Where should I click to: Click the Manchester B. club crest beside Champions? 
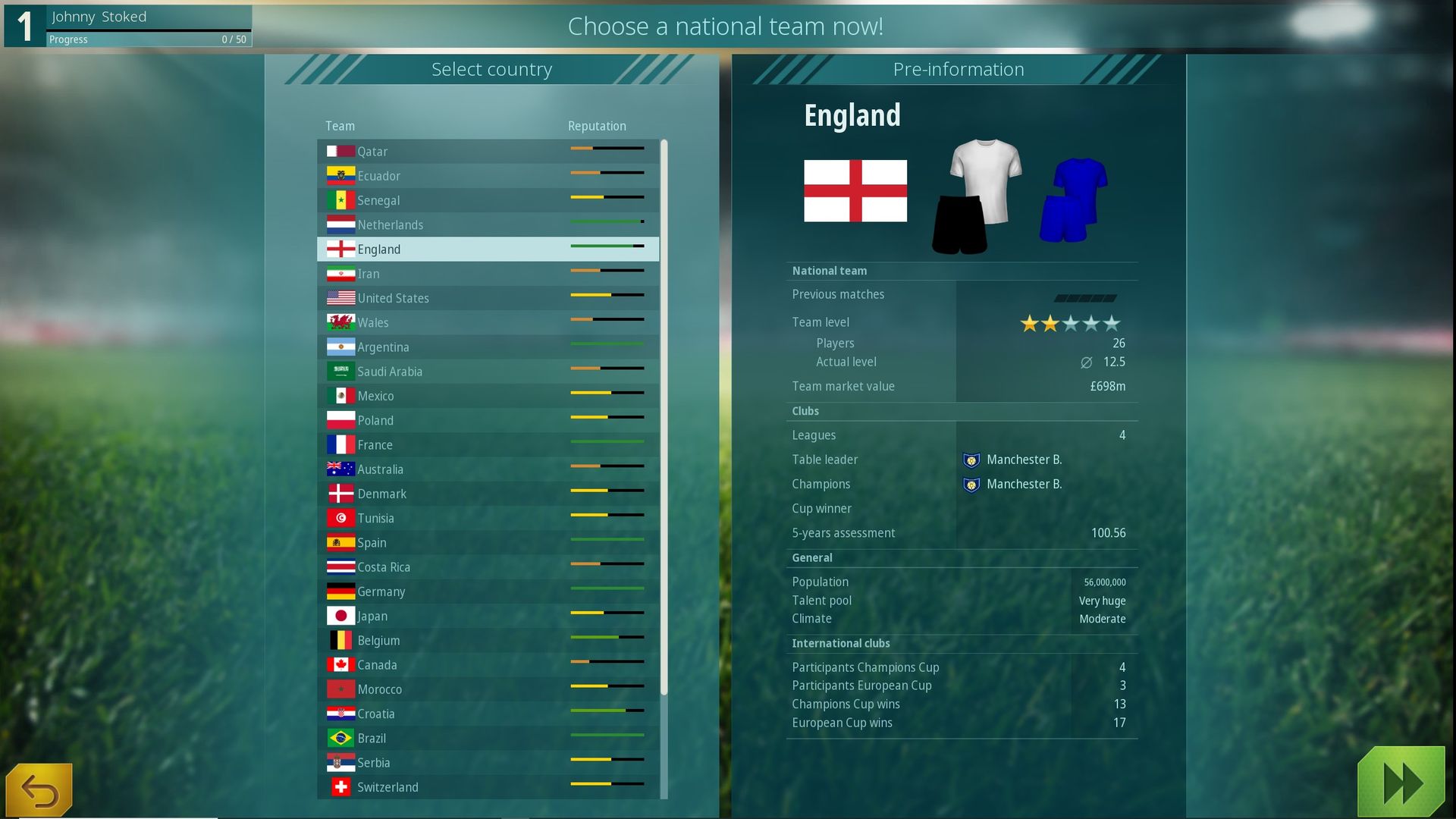pos(971,484)
